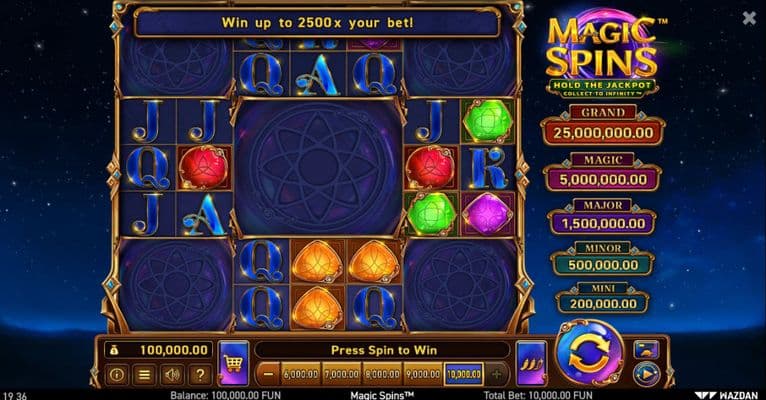This screenshot has height=400, width=766.
Task: Toggle the sound speaker icon
Action: [172, 375]
